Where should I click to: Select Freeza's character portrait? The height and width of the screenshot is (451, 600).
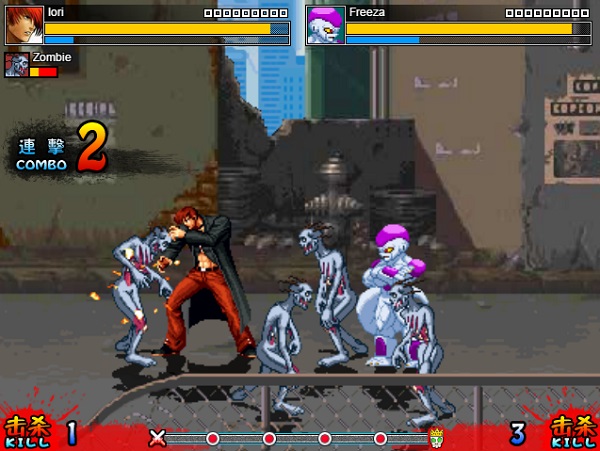(326, 24)
